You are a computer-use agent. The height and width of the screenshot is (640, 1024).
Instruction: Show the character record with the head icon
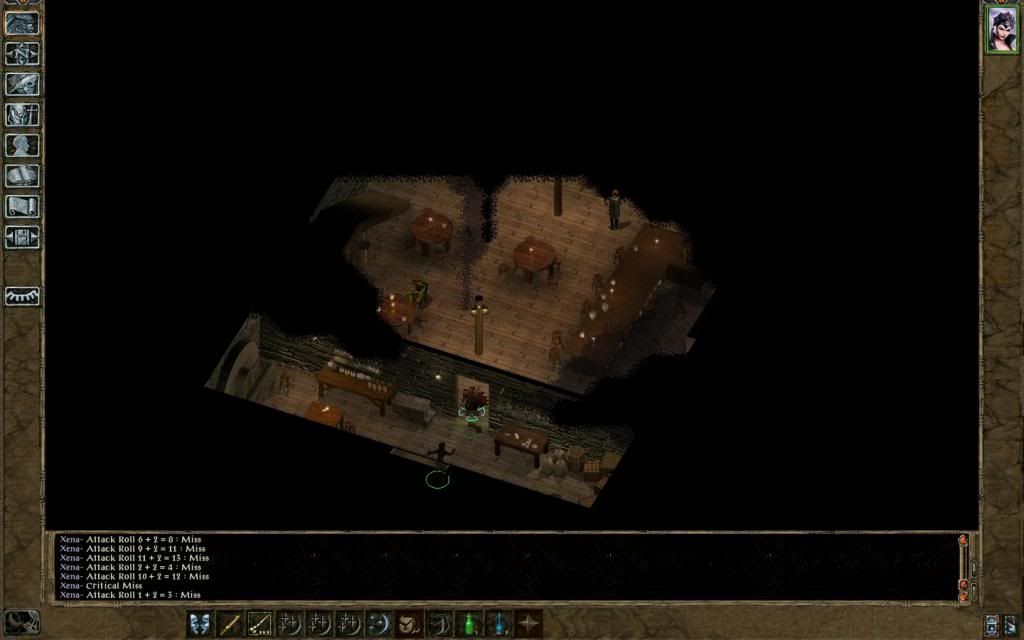22,145
